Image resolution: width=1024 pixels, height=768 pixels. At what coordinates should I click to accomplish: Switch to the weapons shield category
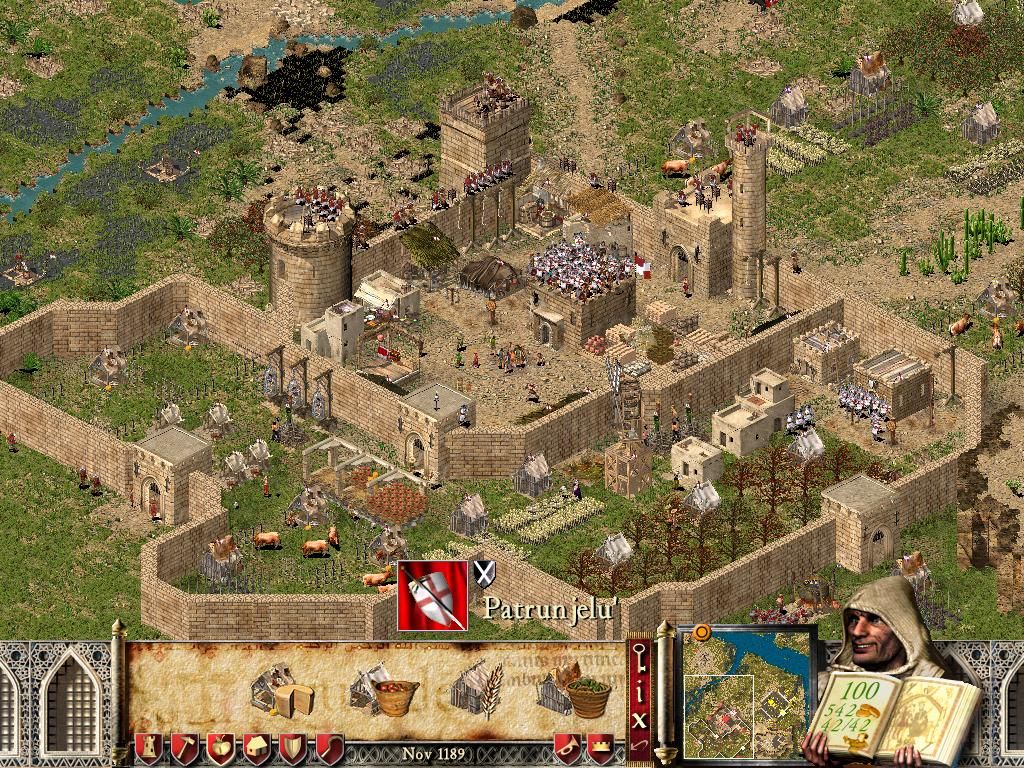(x=293, y=747)
